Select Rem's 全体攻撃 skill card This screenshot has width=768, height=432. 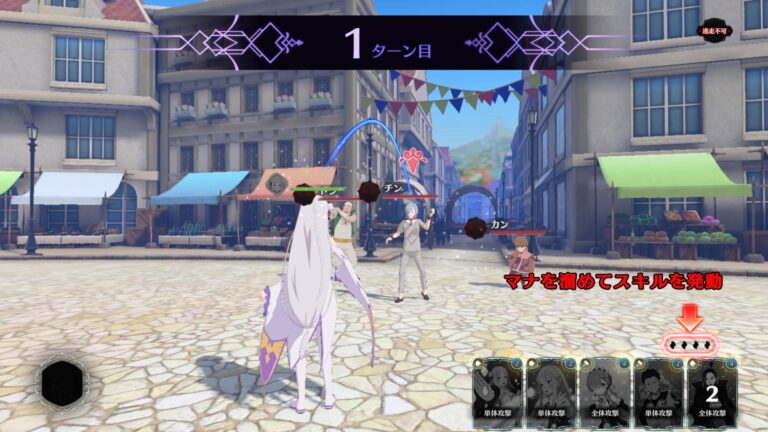tap(604, 392)
